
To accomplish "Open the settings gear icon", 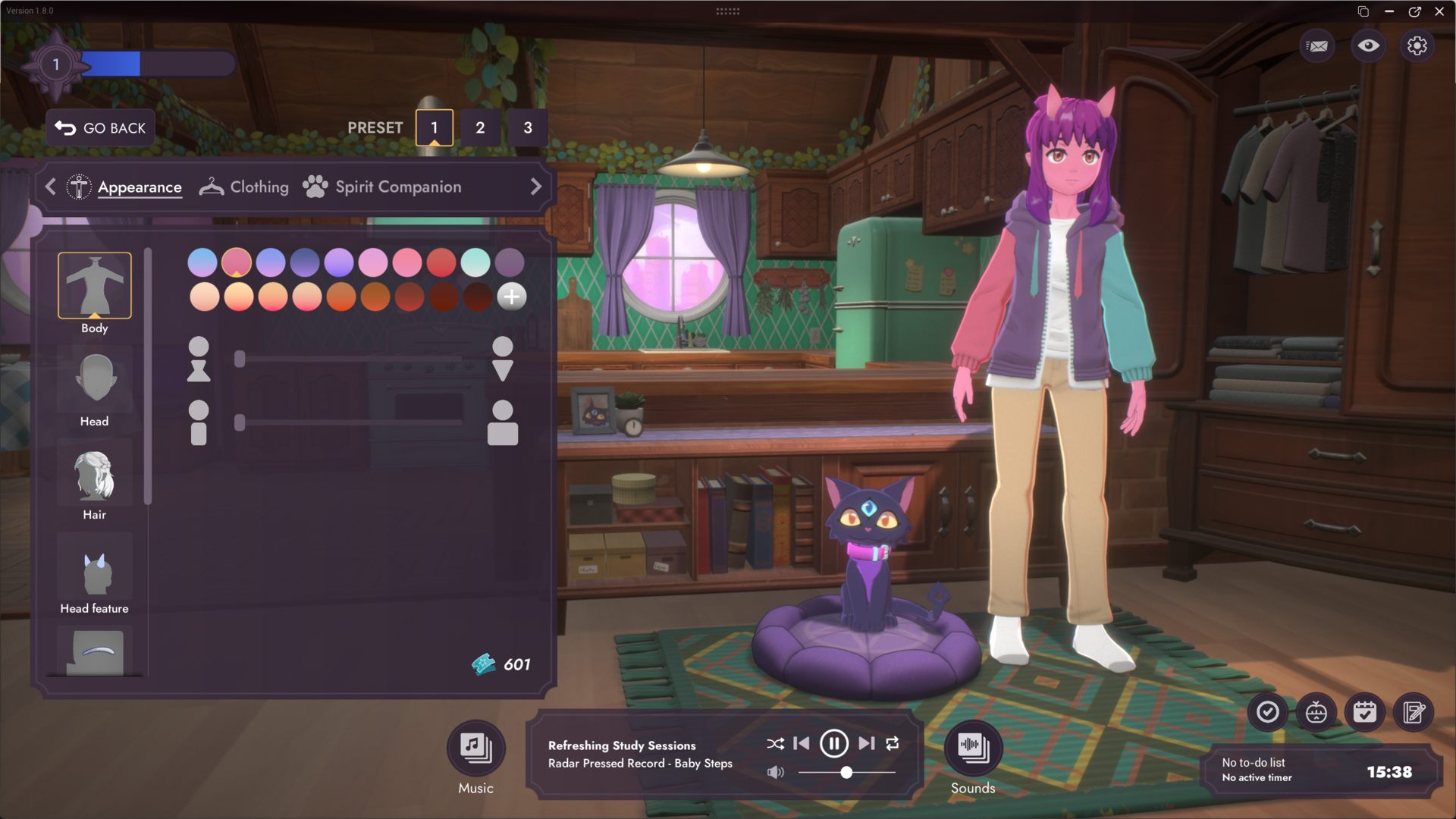I will pyautogui.click(x=1417, y=46).
